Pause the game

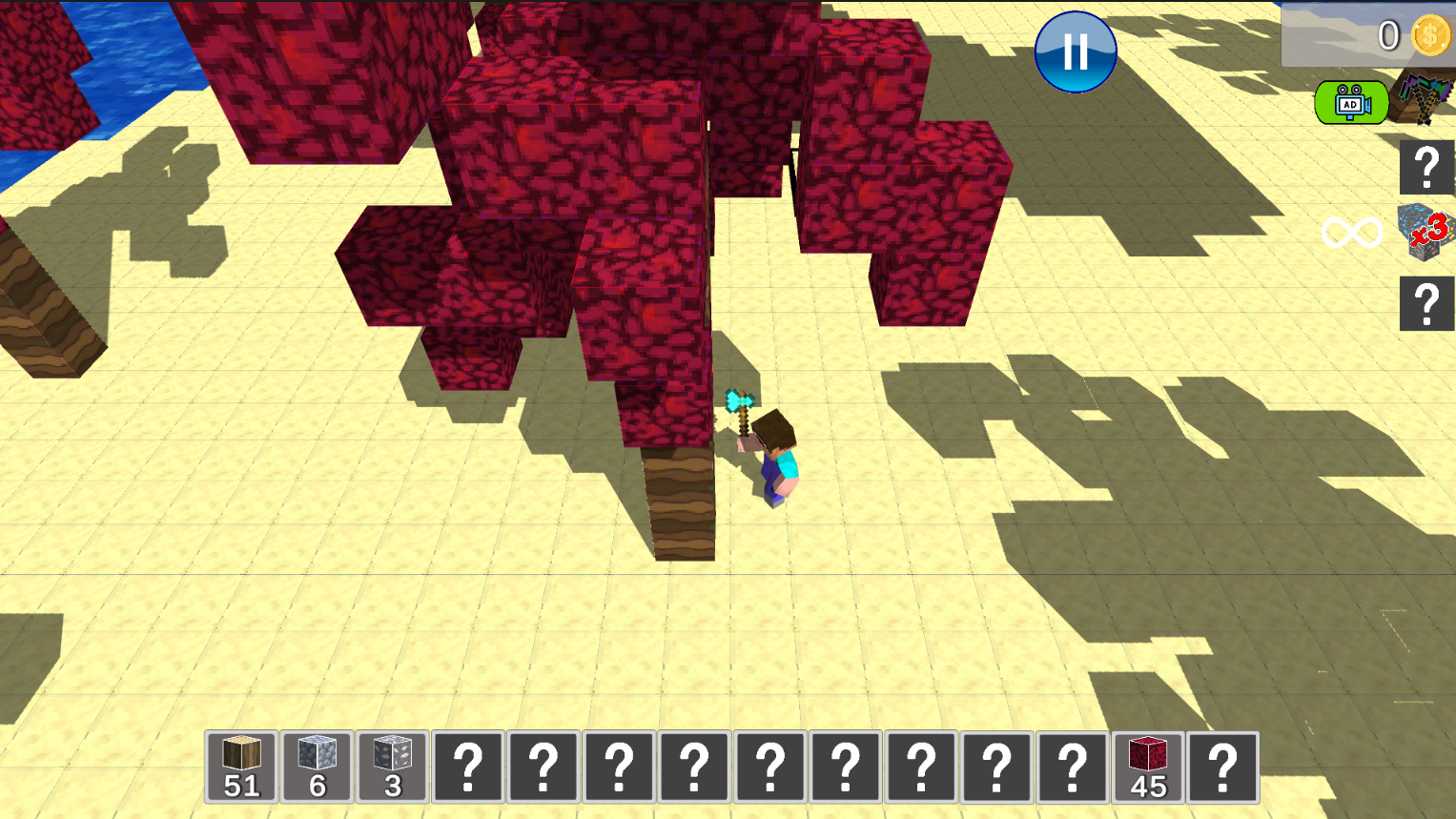tap(1075, 51)
